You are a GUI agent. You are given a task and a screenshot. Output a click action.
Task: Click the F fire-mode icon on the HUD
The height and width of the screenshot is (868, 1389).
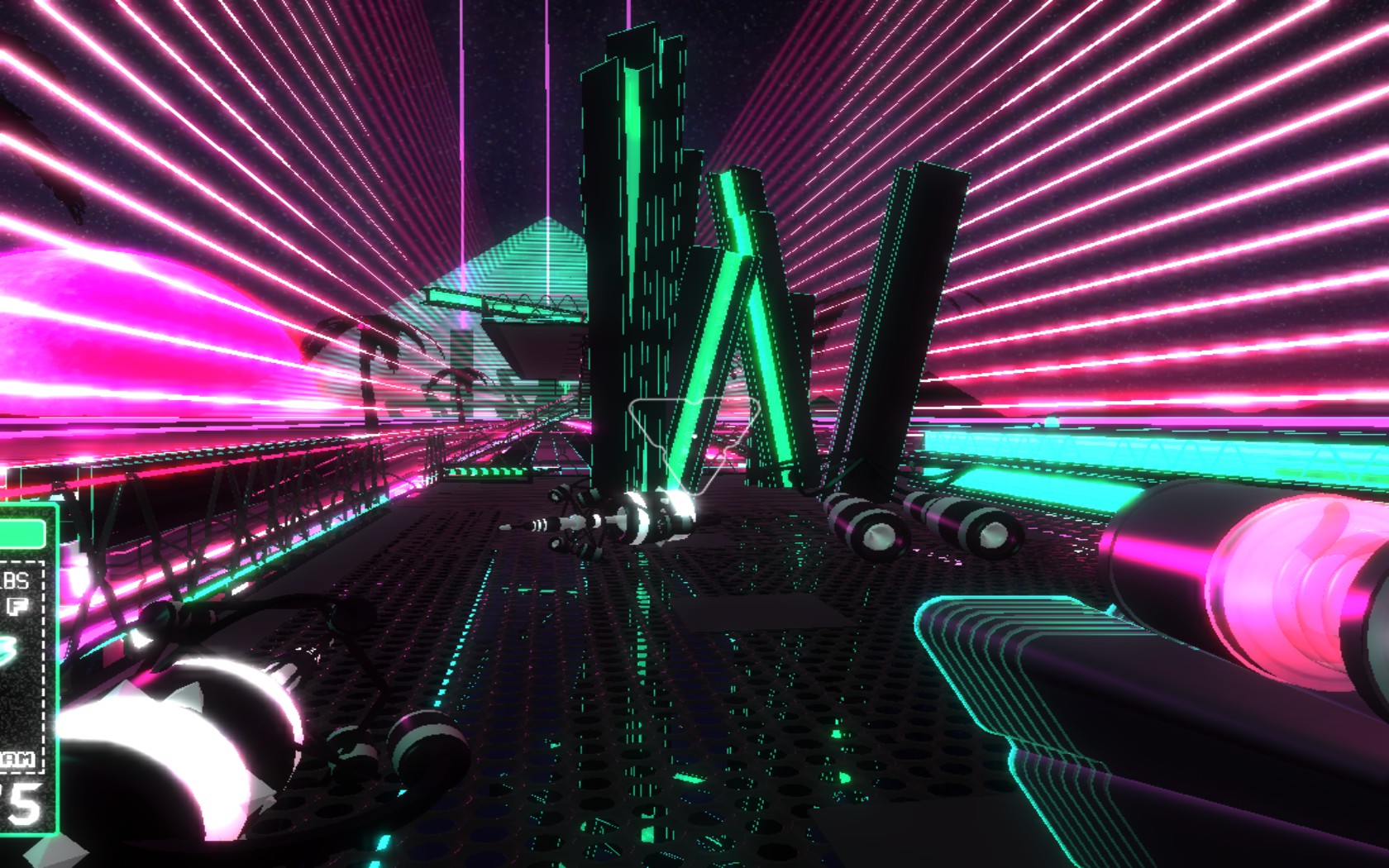click(x=19, y=605)
